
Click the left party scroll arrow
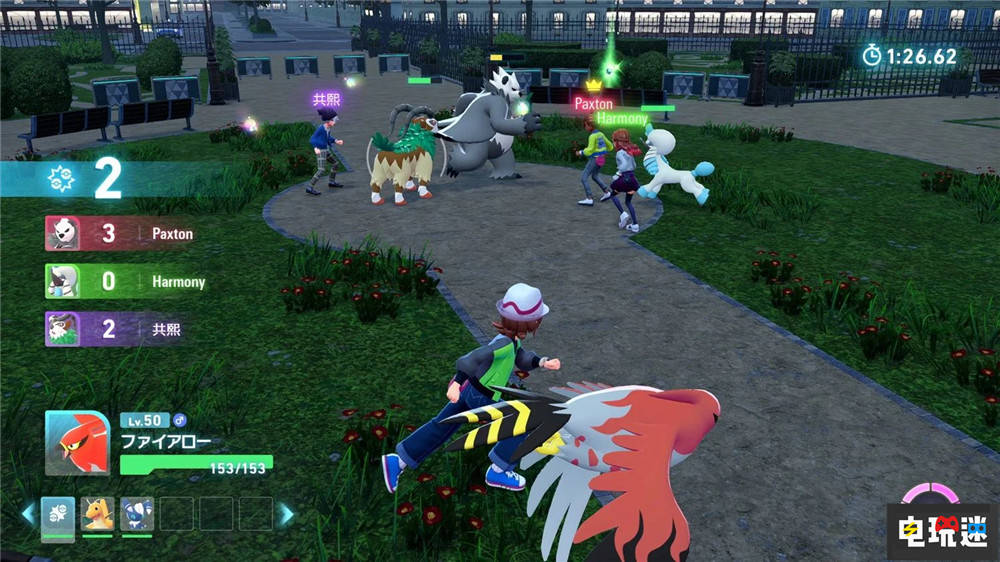28,514
